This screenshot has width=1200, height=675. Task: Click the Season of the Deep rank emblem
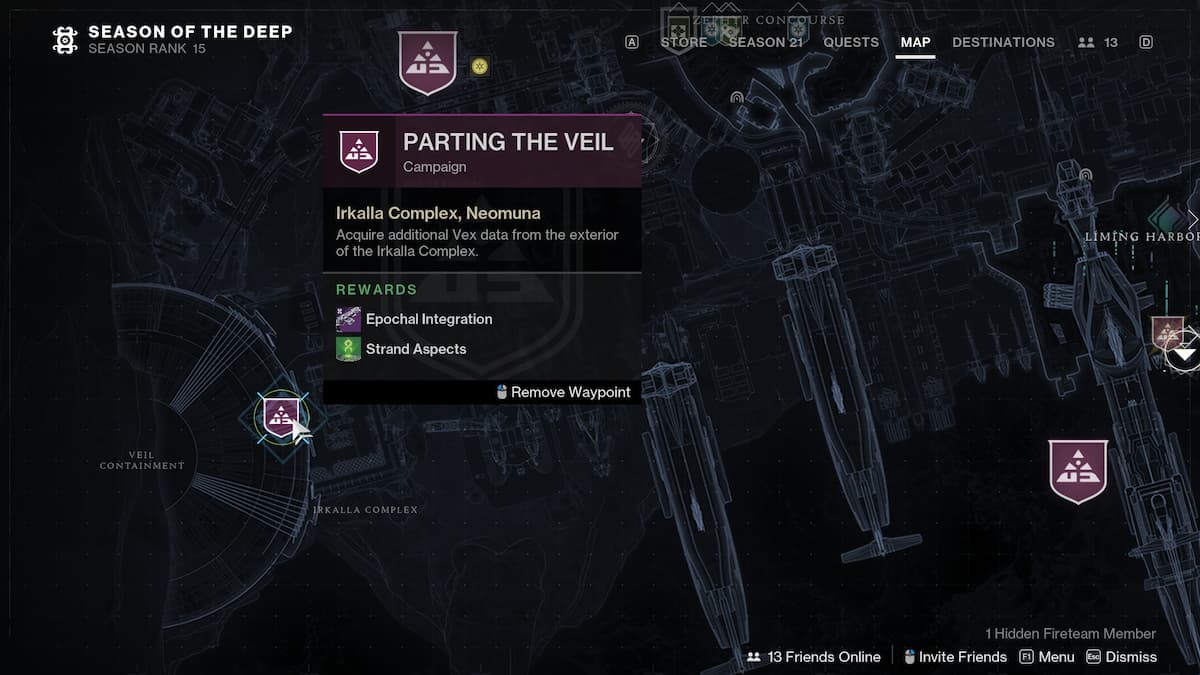pyautogui.click(x=65, y=40)
